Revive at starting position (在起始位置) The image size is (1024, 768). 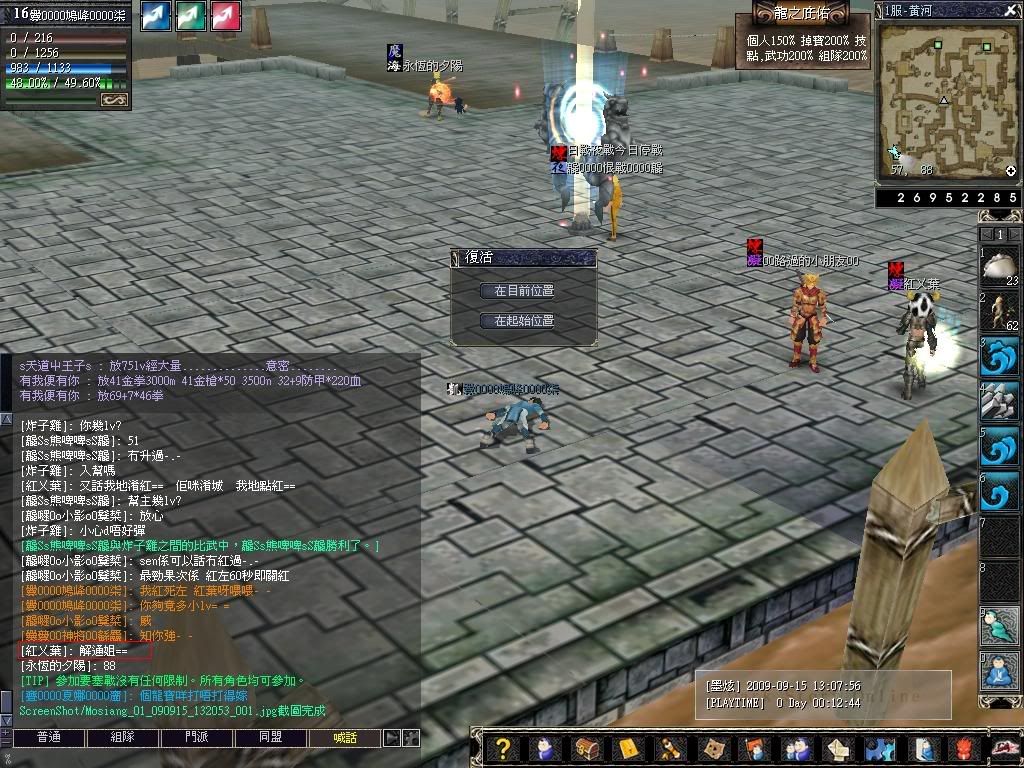[523, 321]
